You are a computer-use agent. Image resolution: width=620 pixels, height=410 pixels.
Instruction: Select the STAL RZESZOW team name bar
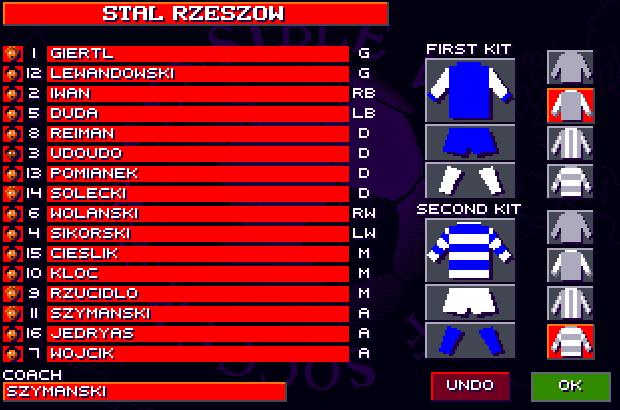(x=194, y=14)
